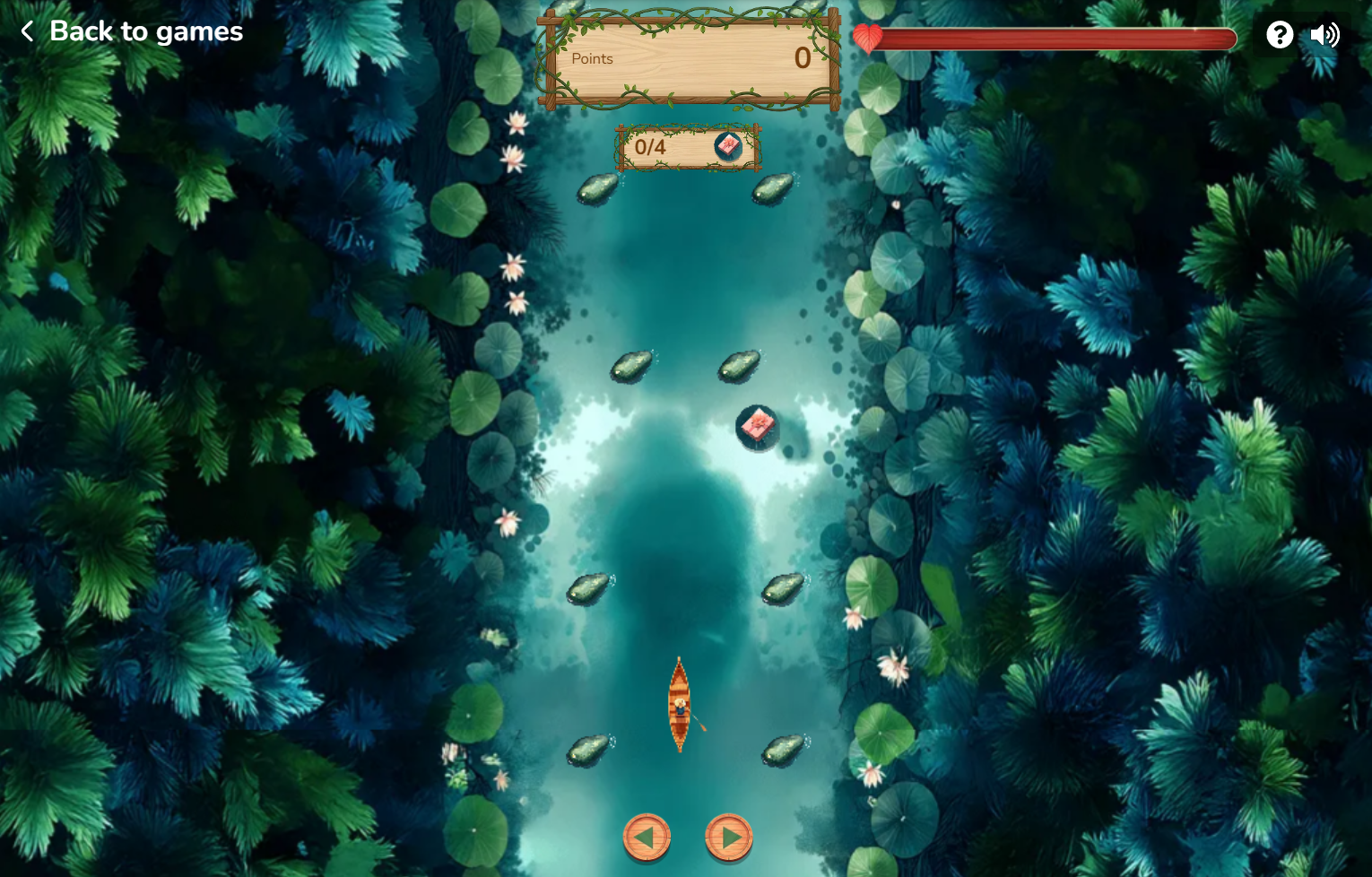1372x877 pixels.
Task: Open the help question mark
Action: click(1280, 35)
